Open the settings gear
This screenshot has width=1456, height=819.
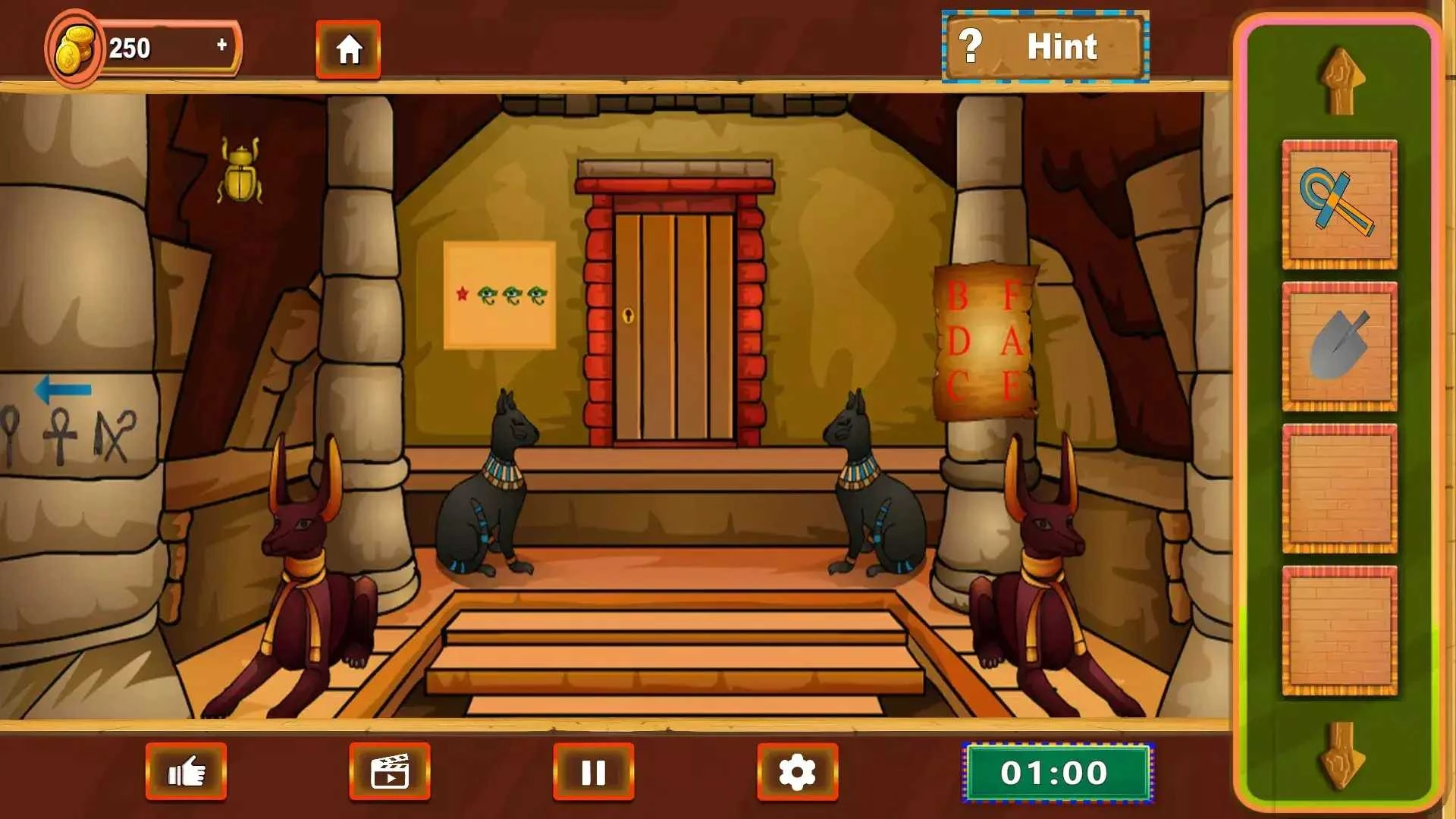798,772
